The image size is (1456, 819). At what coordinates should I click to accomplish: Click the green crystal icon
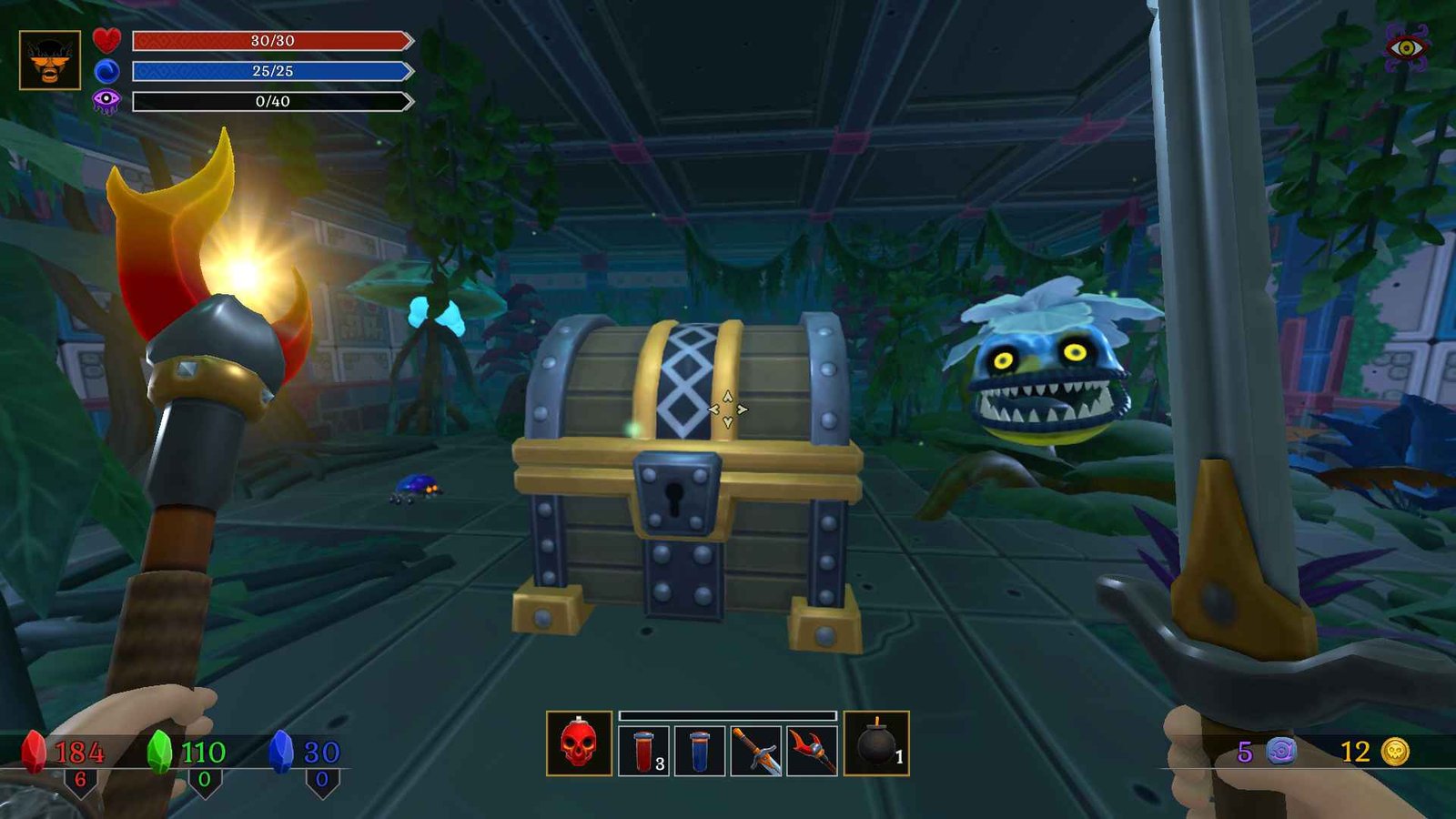tap(159, 751)
